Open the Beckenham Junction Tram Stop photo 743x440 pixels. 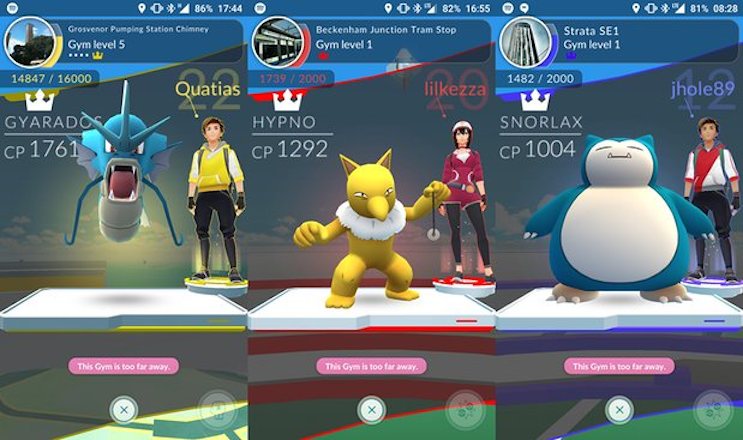275,43
